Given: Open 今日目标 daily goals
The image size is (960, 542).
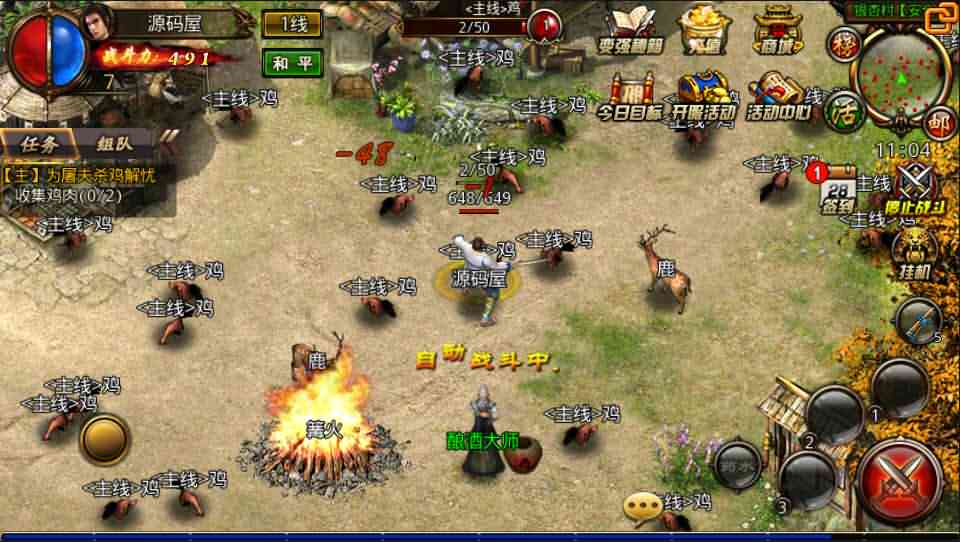Looking at the screenshot, I should [629, 99].
